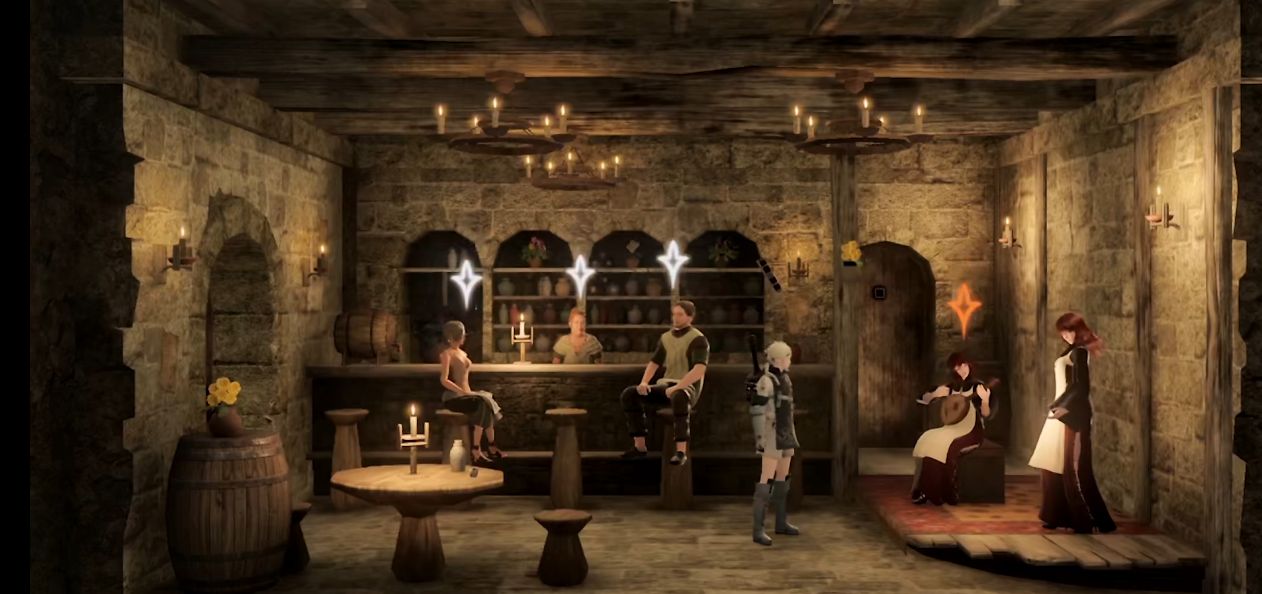Screen dimensions: 1262x594
Task: Choose the white marker over the seated woman
Action: pos(466,283)
